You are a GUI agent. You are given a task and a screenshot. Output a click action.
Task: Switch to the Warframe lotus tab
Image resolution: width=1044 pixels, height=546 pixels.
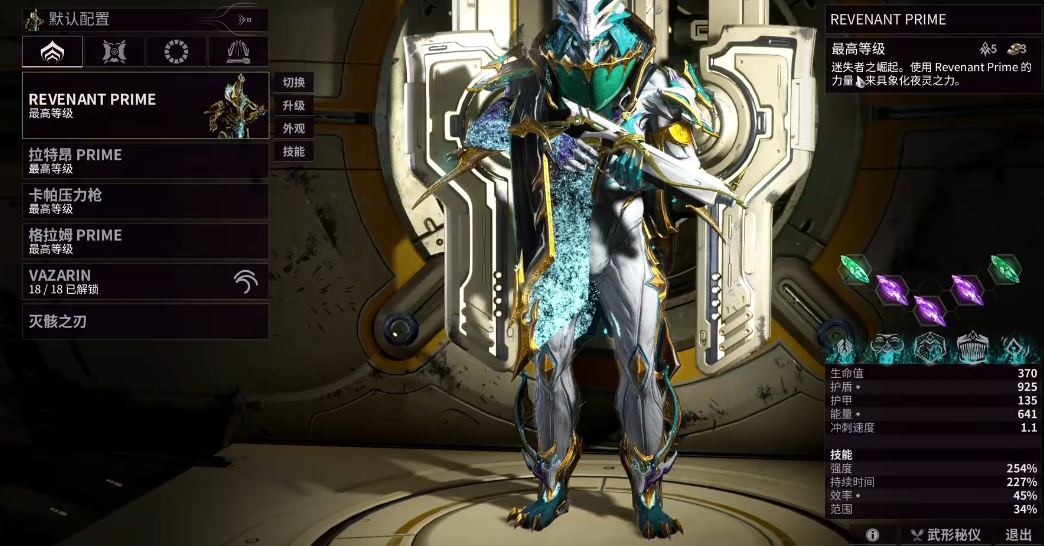(52, 52)
